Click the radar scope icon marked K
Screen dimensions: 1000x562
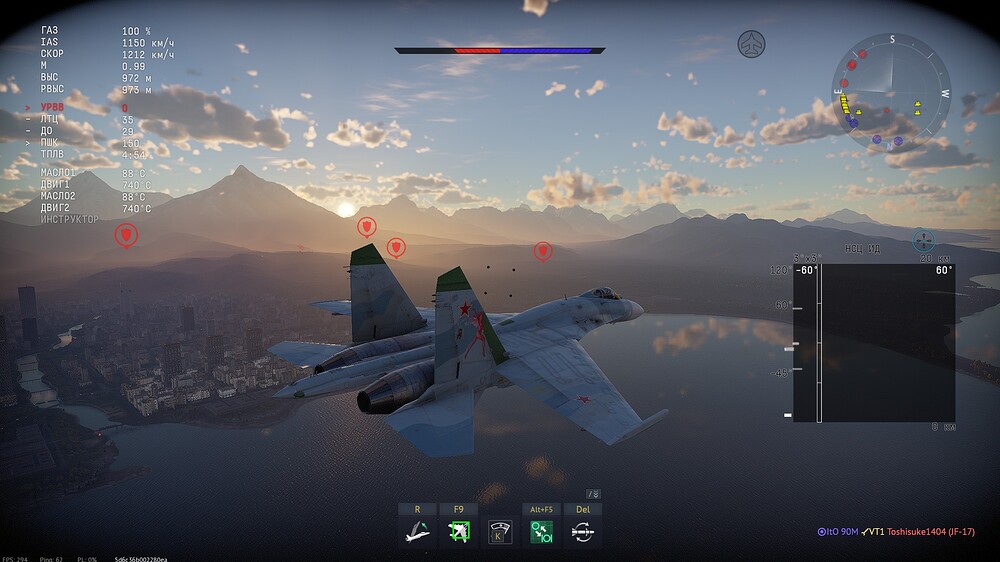[x=500, y=531]
